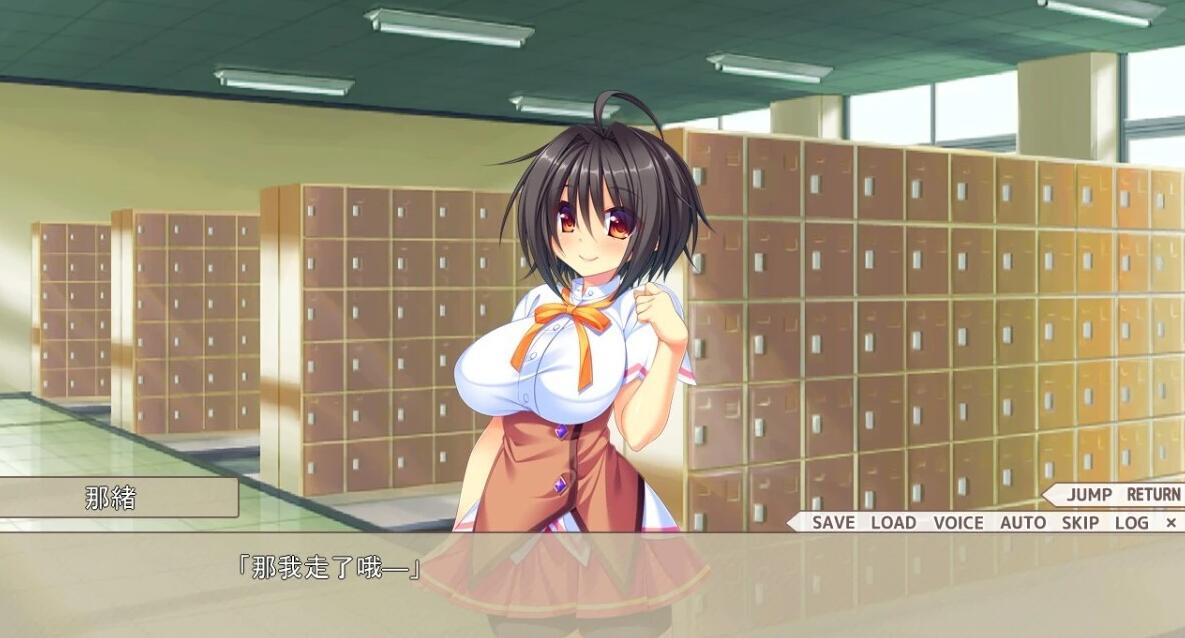Toggle AUTO text advance
The width and height of the screenshot is (1185, 638).
[x=1023, y=522]
